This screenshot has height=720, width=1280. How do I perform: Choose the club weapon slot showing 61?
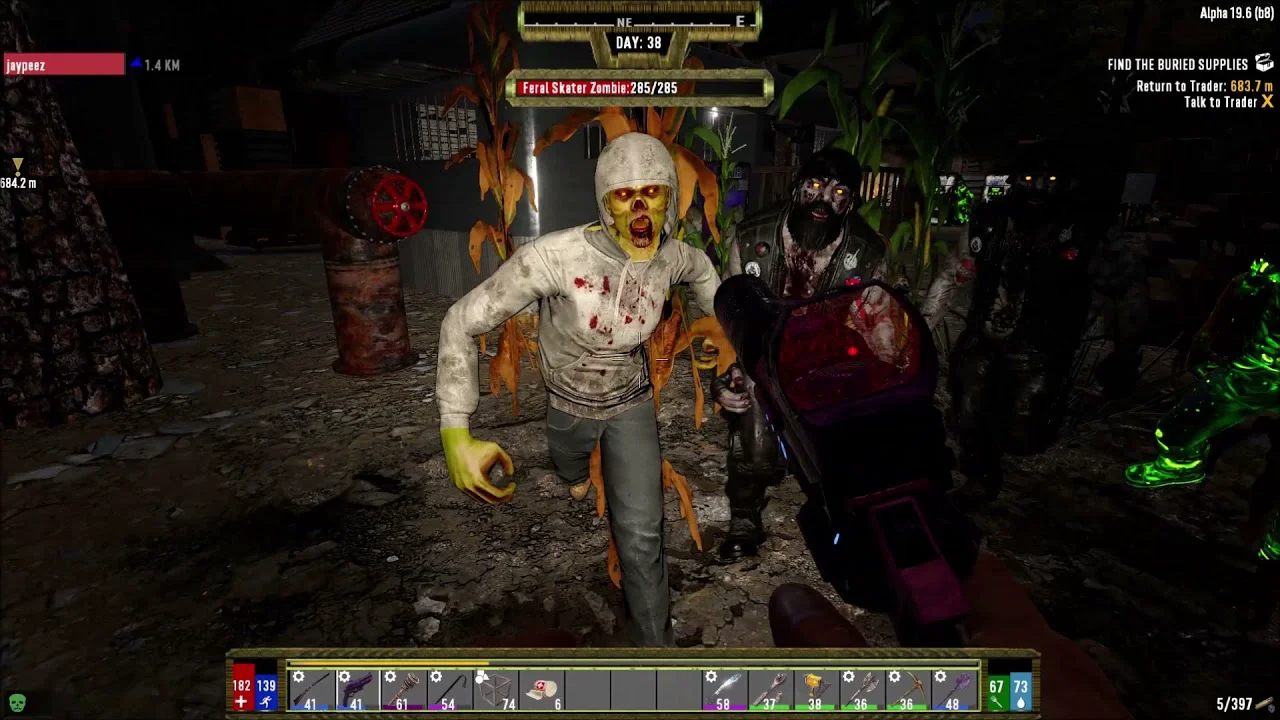point(402,690)
